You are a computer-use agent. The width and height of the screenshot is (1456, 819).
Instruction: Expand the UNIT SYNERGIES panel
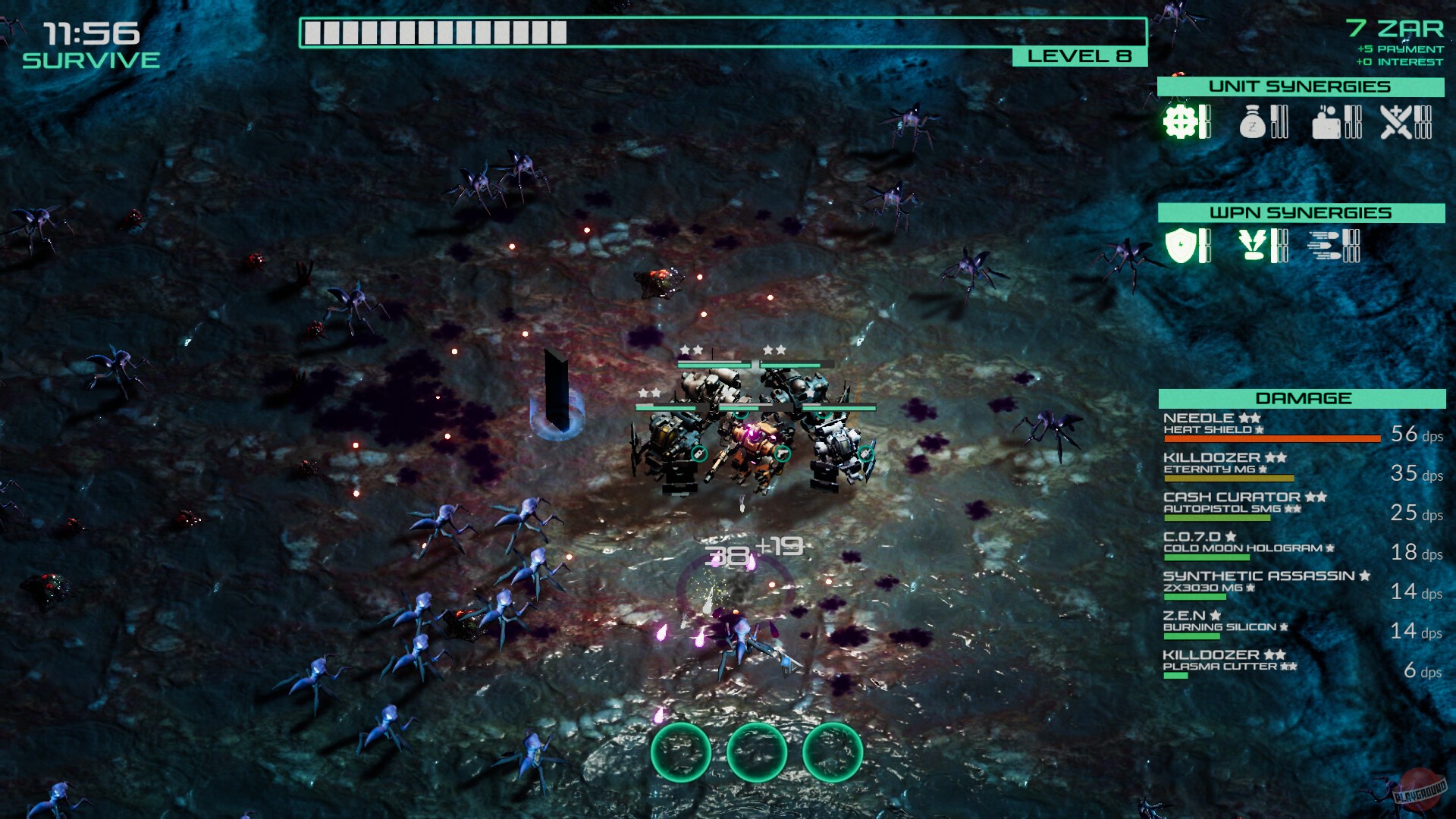tap(1301, 86)
